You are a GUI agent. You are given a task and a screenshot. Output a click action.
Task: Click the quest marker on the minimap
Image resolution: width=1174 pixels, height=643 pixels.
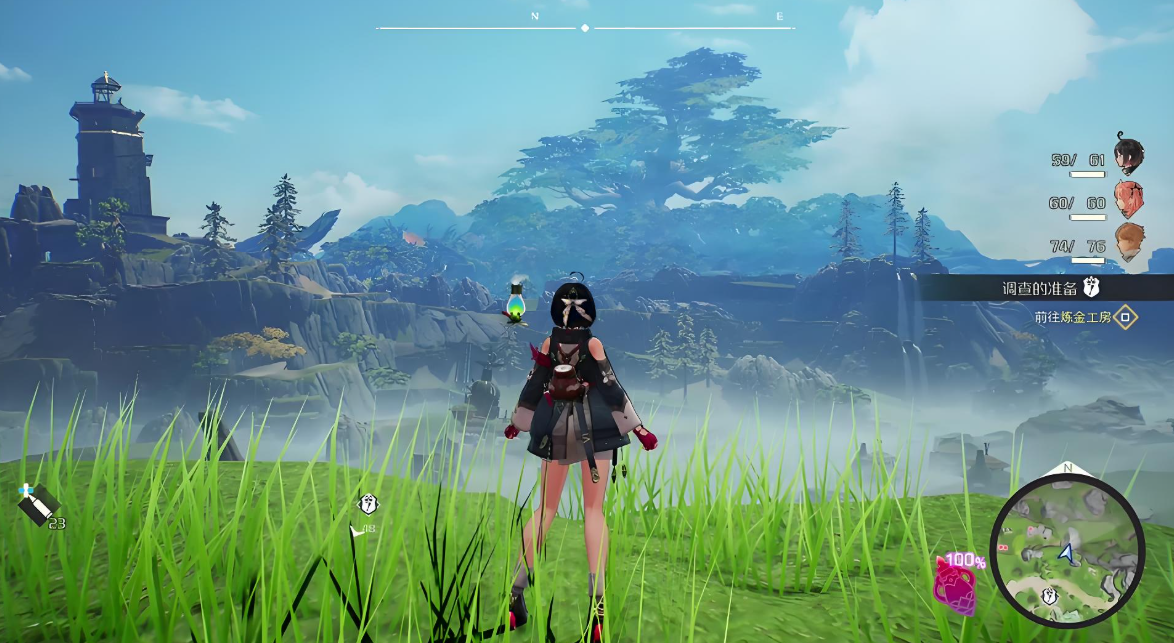click(1051, 596)
